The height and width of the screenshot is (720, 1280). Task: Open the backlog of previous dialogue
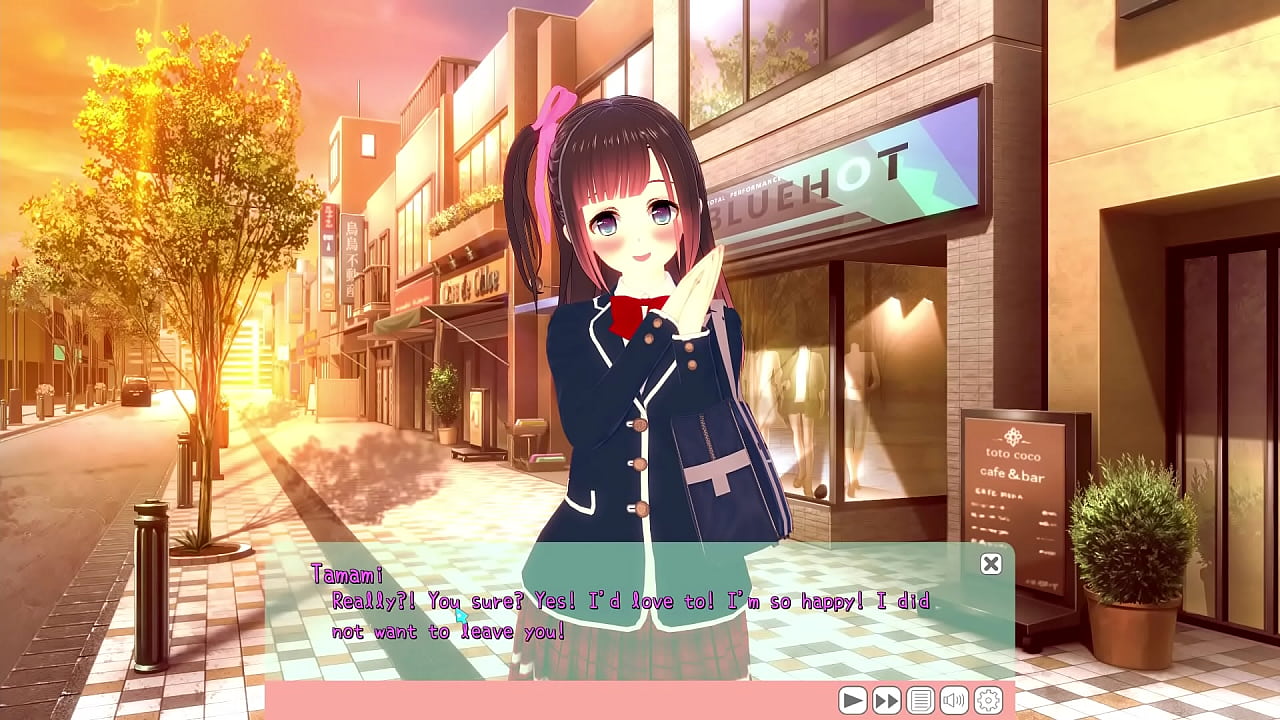pyautogui.click(x=919, y=700)
